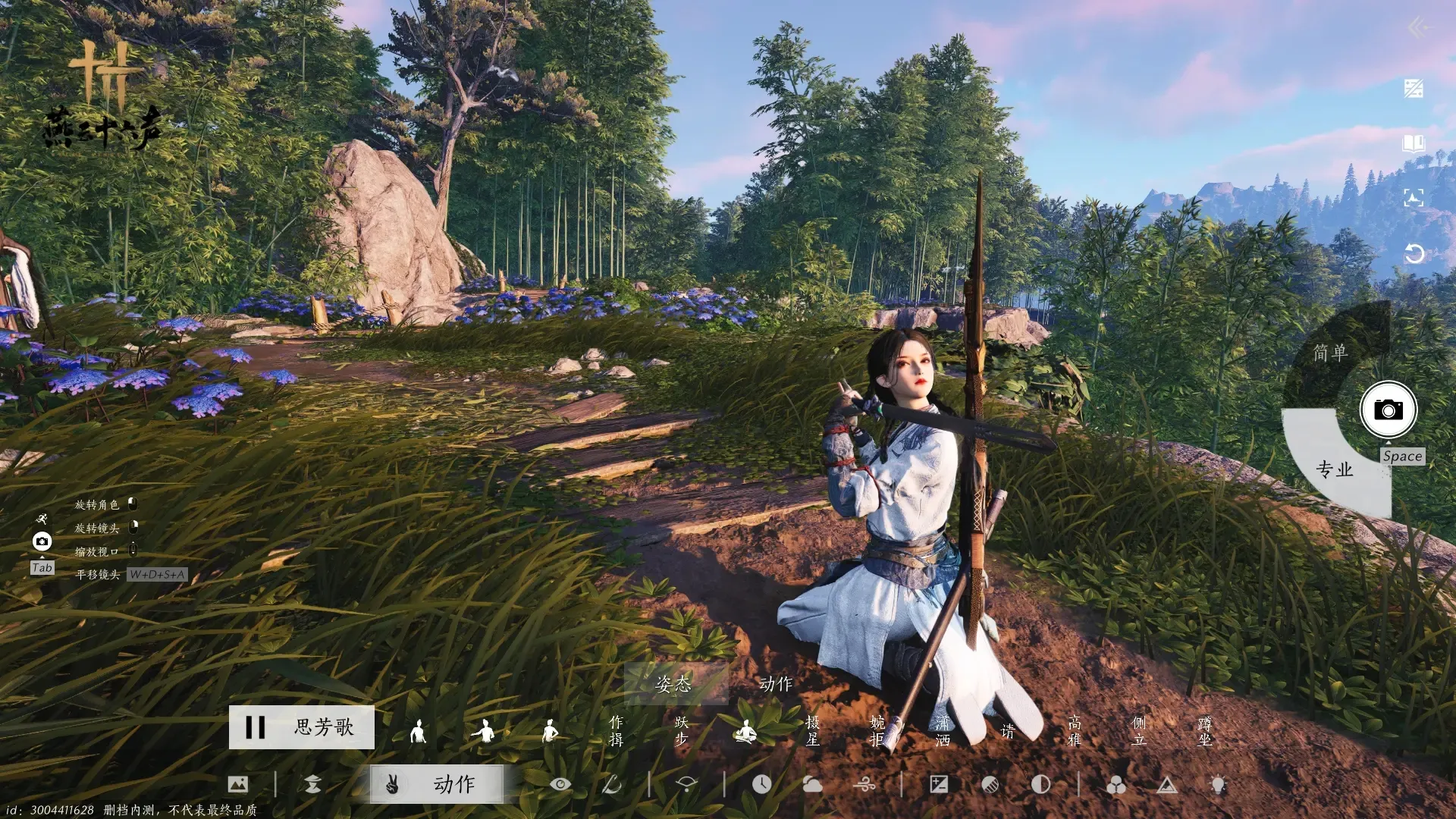This screenshot has width=1456, height=819.
Task: Click the back arrow to exit photo mode
Action: pos(1417,28)
